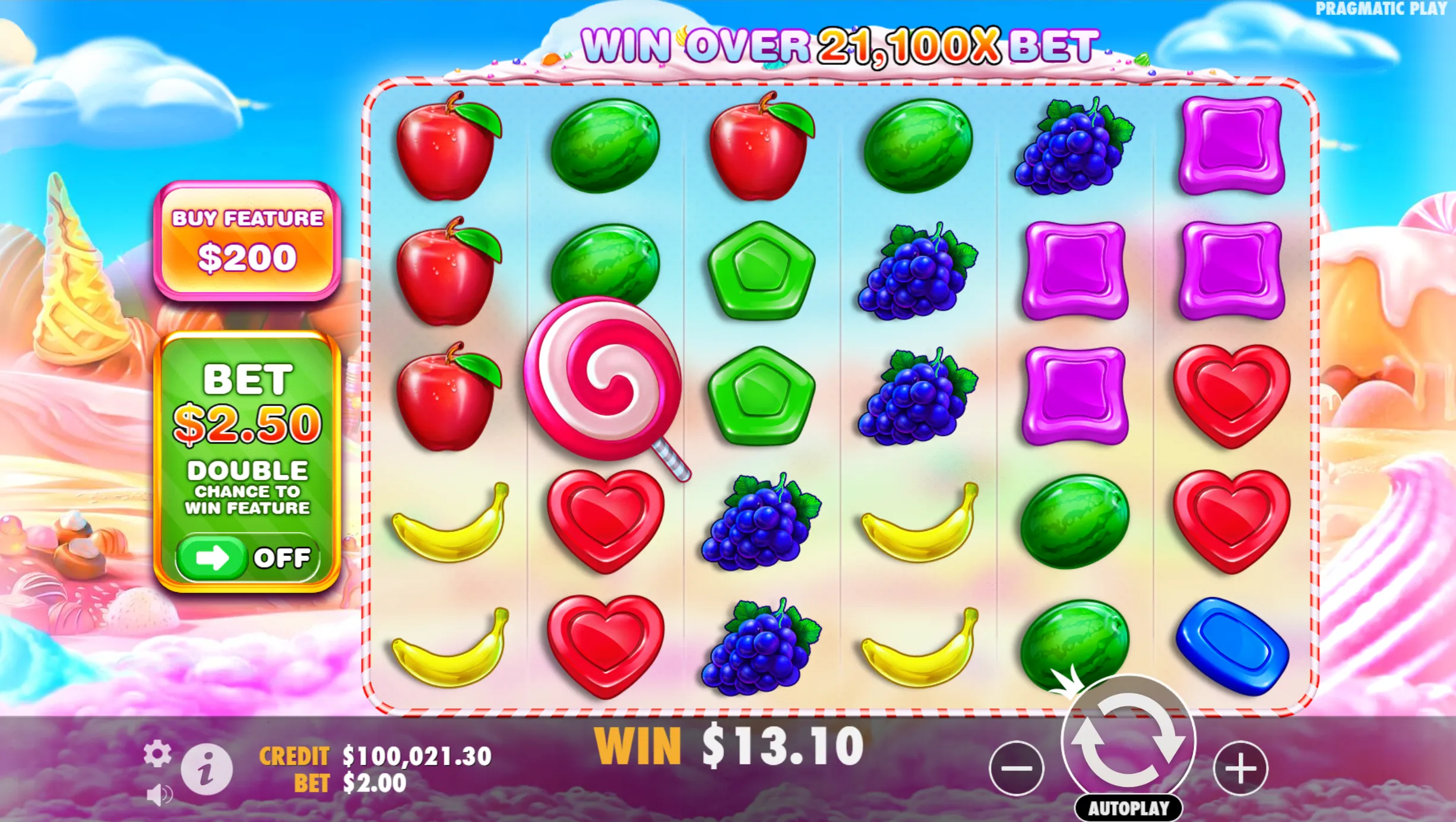Screen dimensions: 1456x822
Task: Switch the OFF toggle in the green panel
Action: 248,557
